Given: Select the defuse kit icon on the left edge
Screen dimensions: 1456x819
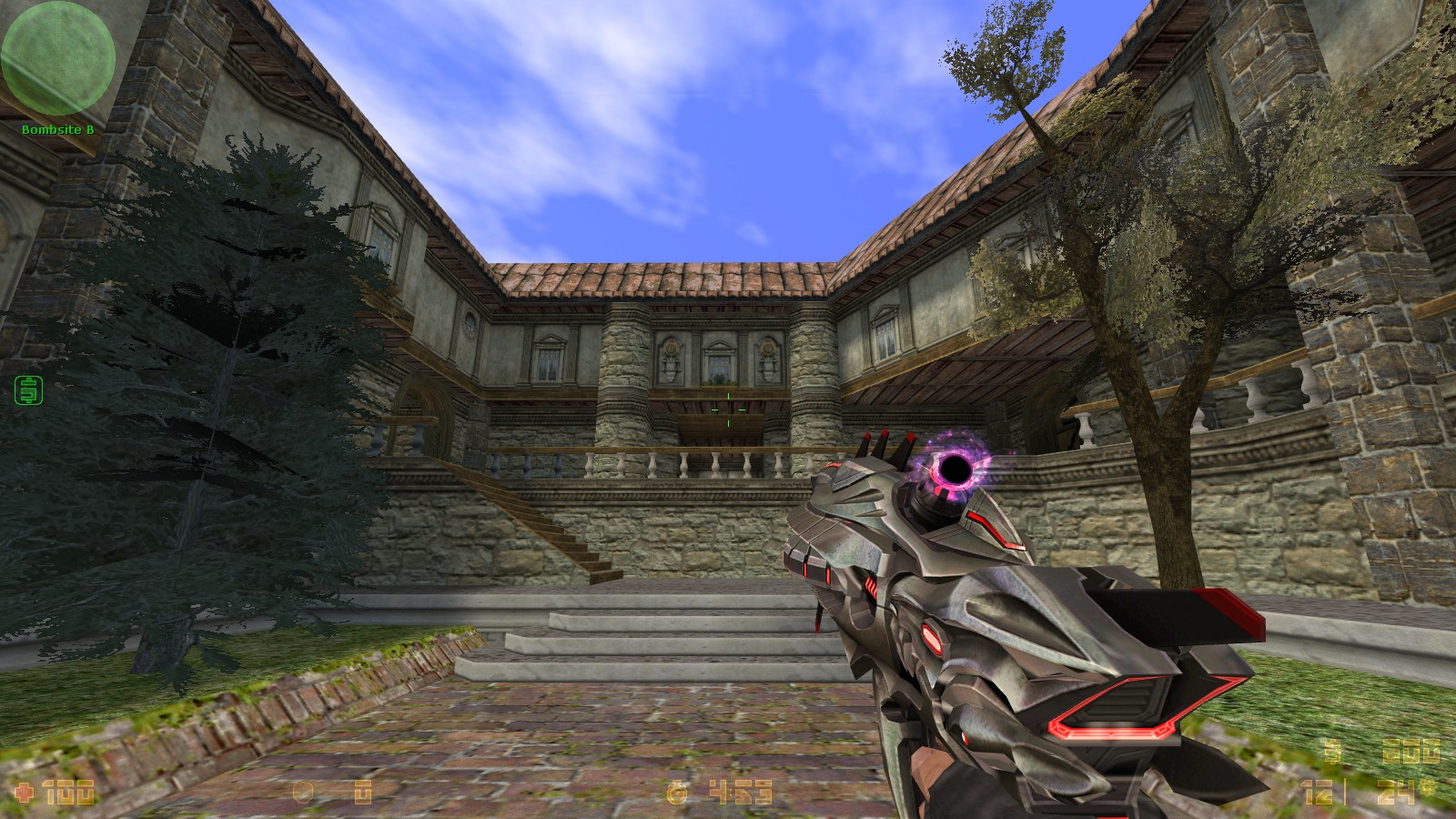Looking at the screenshot, I should (x=27, y=391).
